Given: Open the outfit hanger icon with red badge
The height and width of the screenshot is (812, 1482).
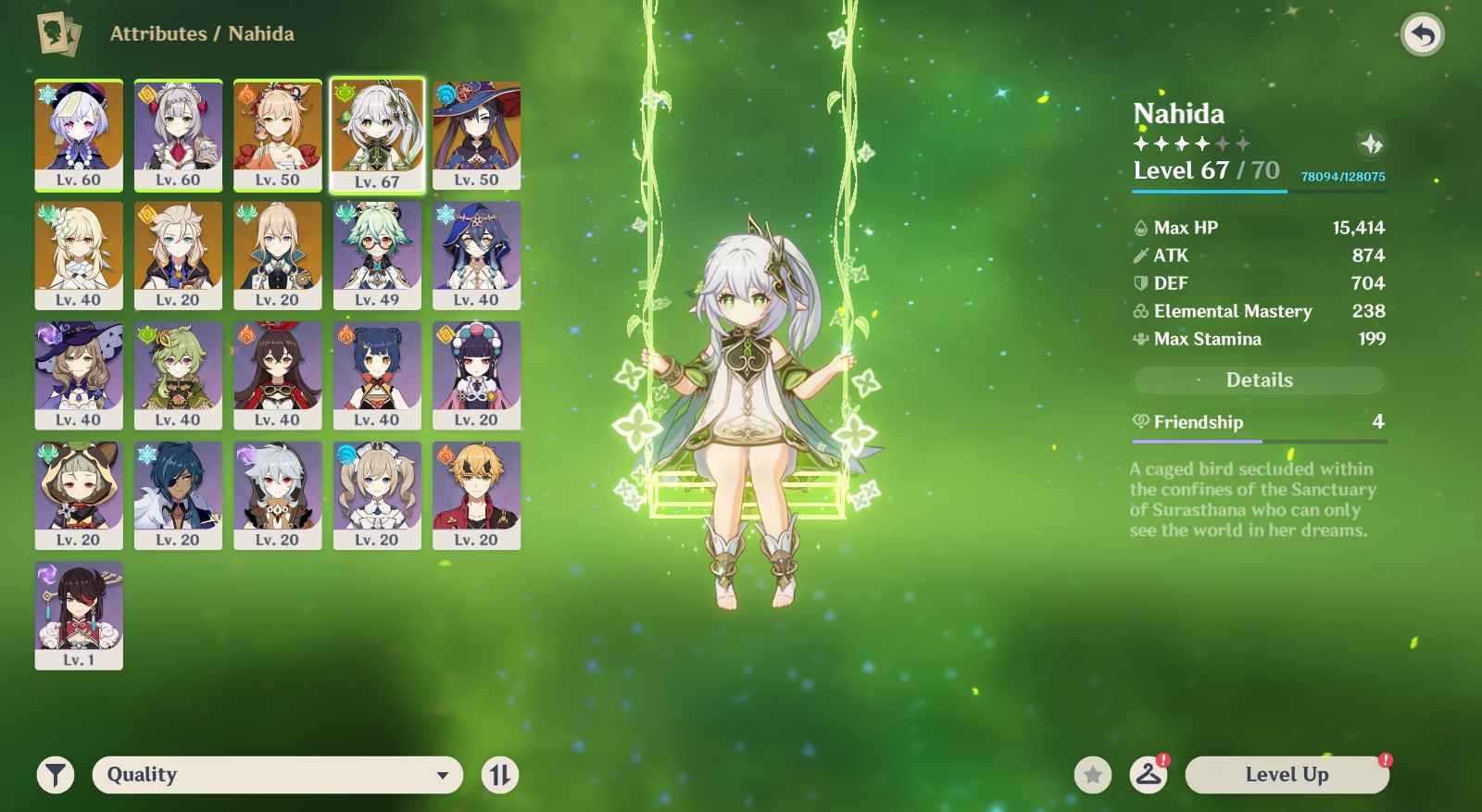Looking at the screenshot, I should pos(1149,775).
